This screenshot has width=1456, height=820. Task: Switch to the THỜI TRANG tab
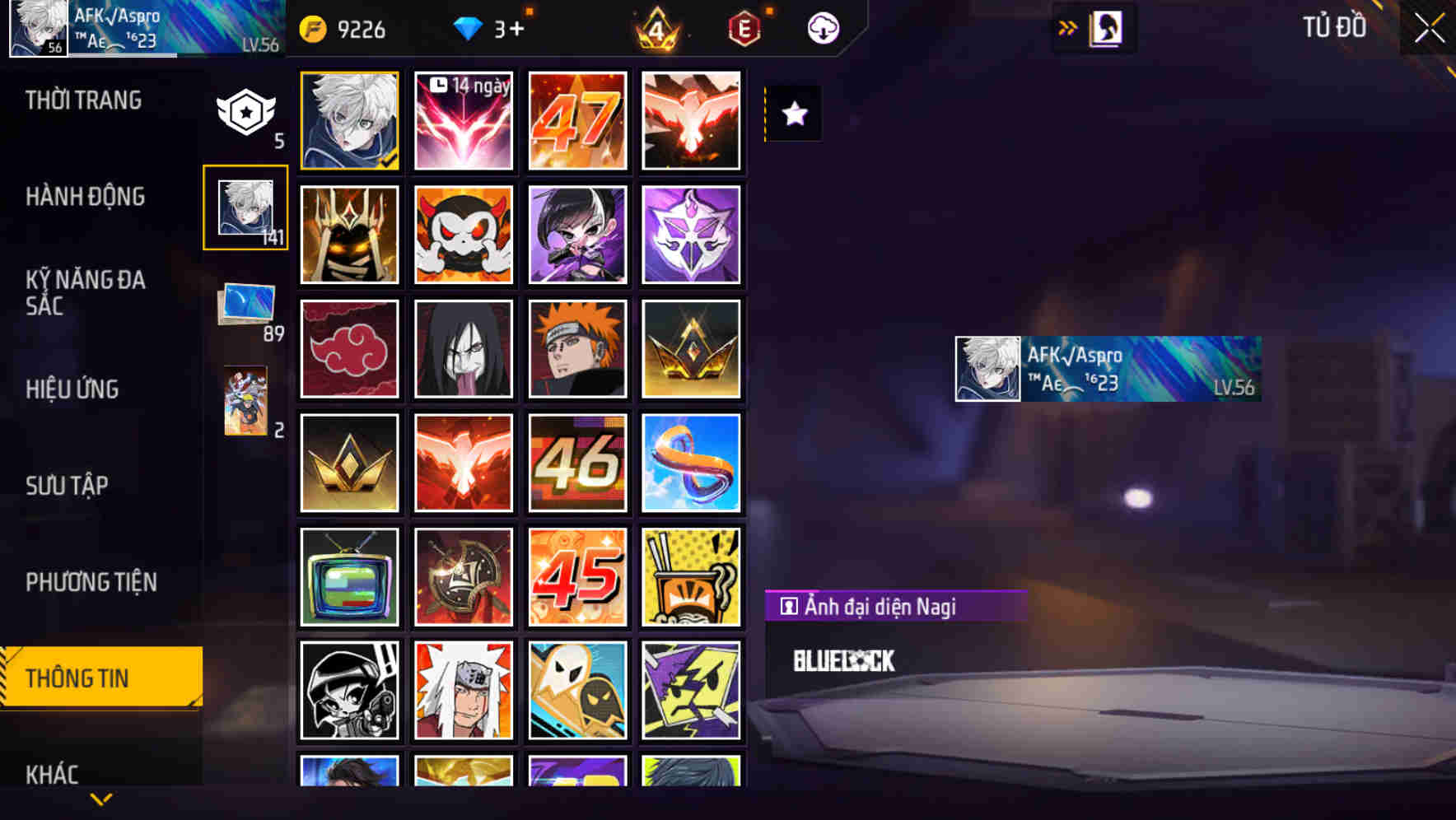(82, 100)
